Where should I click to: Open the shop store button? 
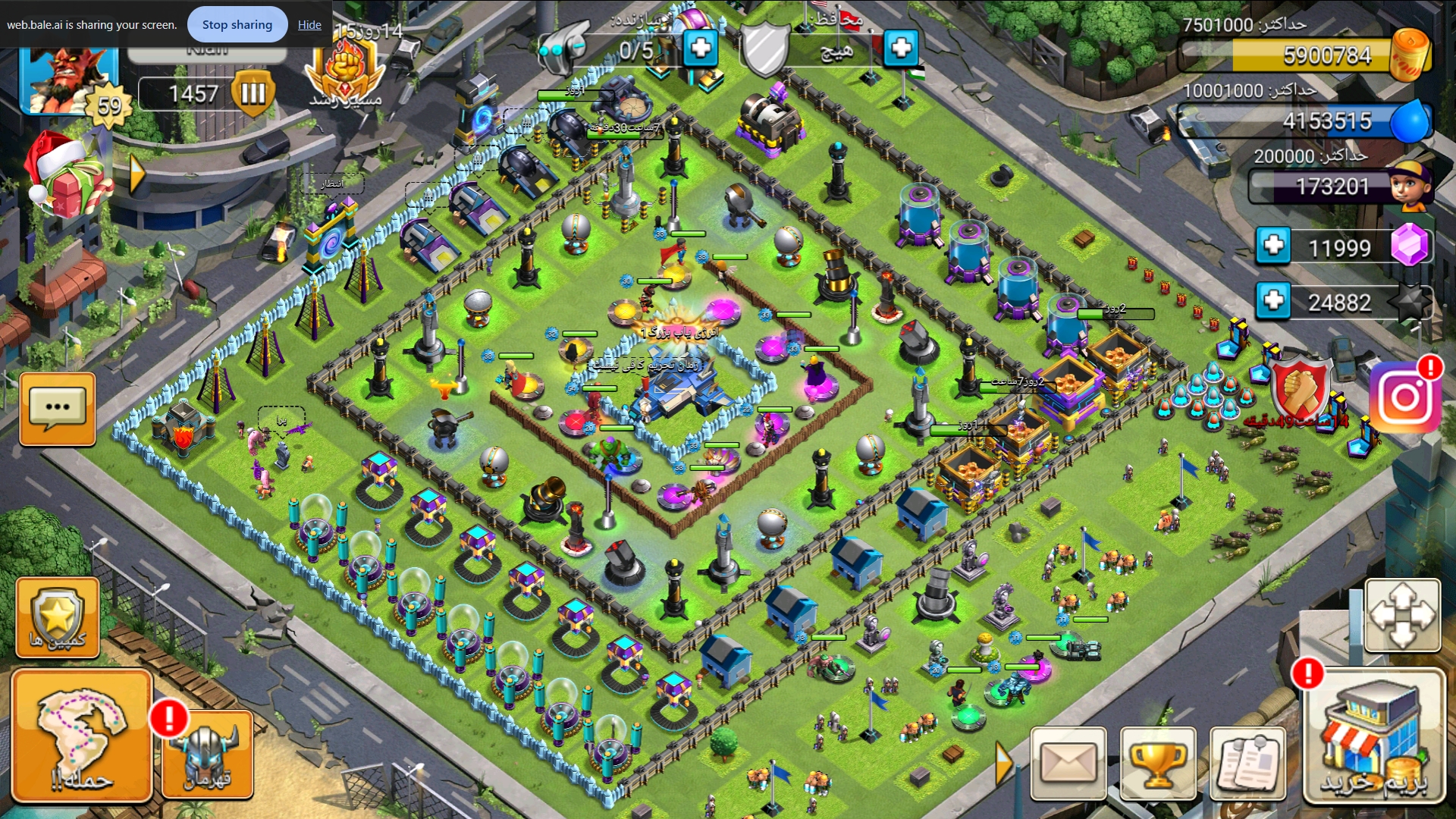(x=1374, y=736)
